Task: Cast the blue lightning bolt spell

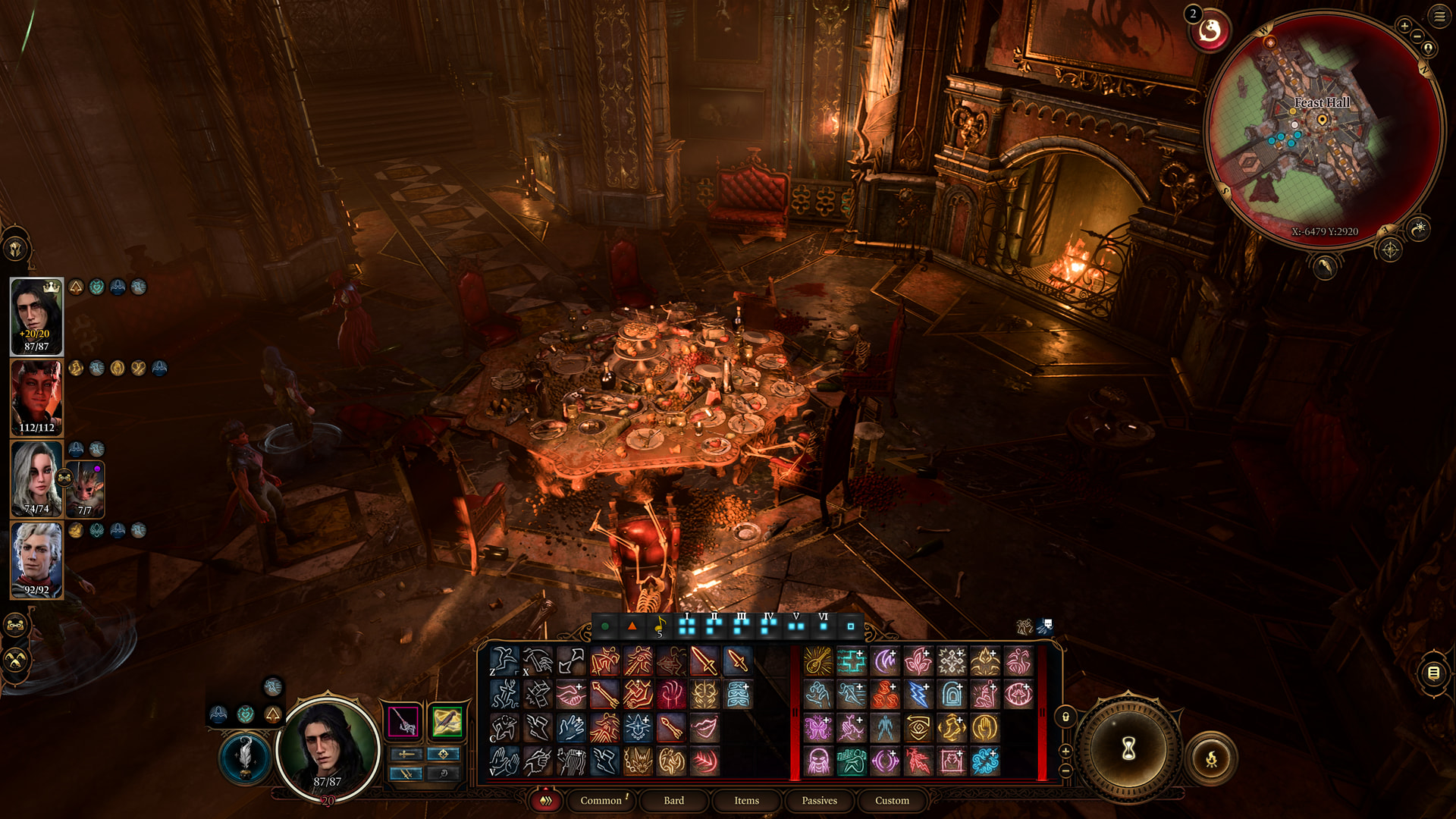Action: click(x=918, y=695)
